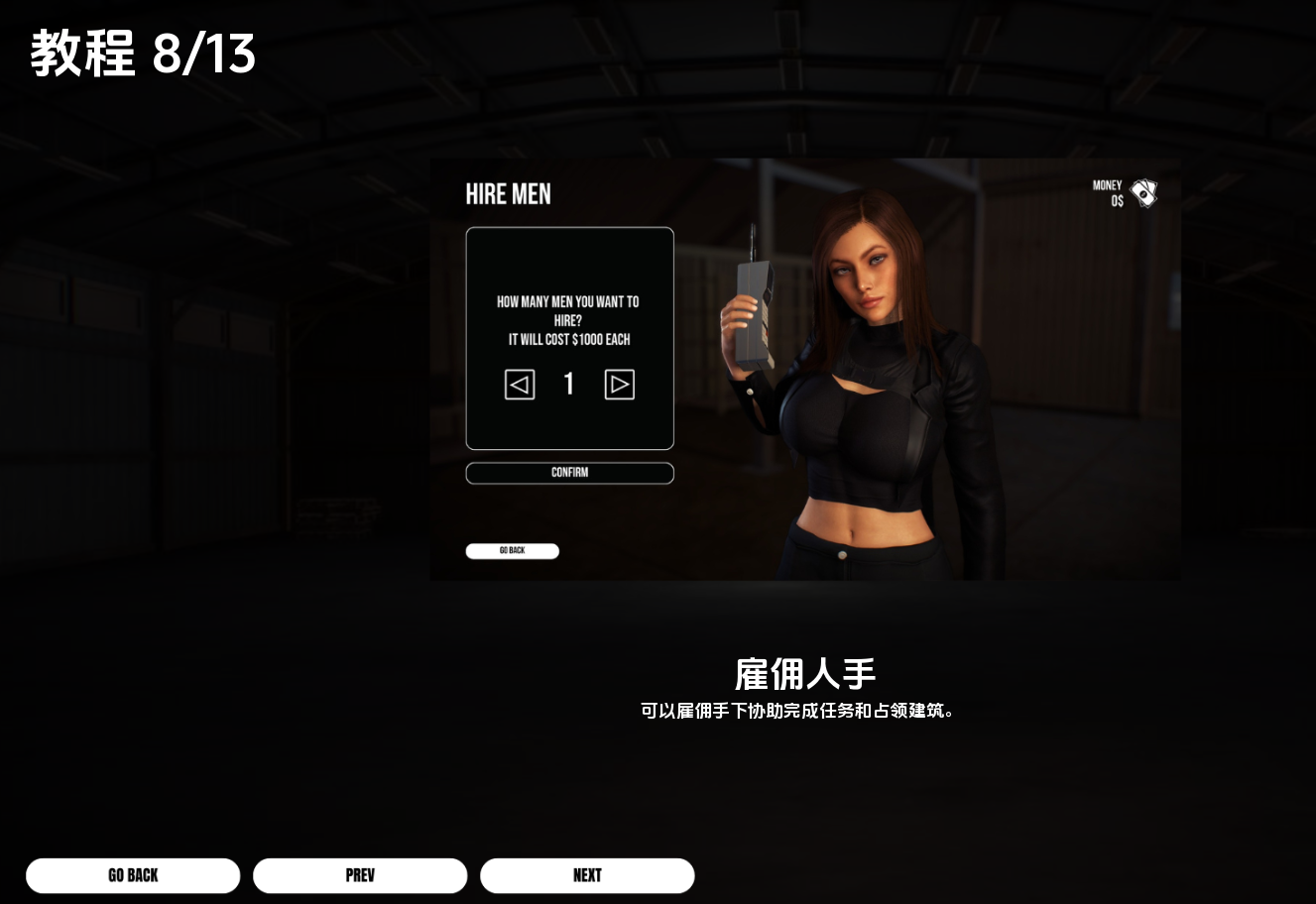Return to the previous tutorial page with PREV
The width and height of the screenshot is (1316, 904).
click(x=360, y=875)
